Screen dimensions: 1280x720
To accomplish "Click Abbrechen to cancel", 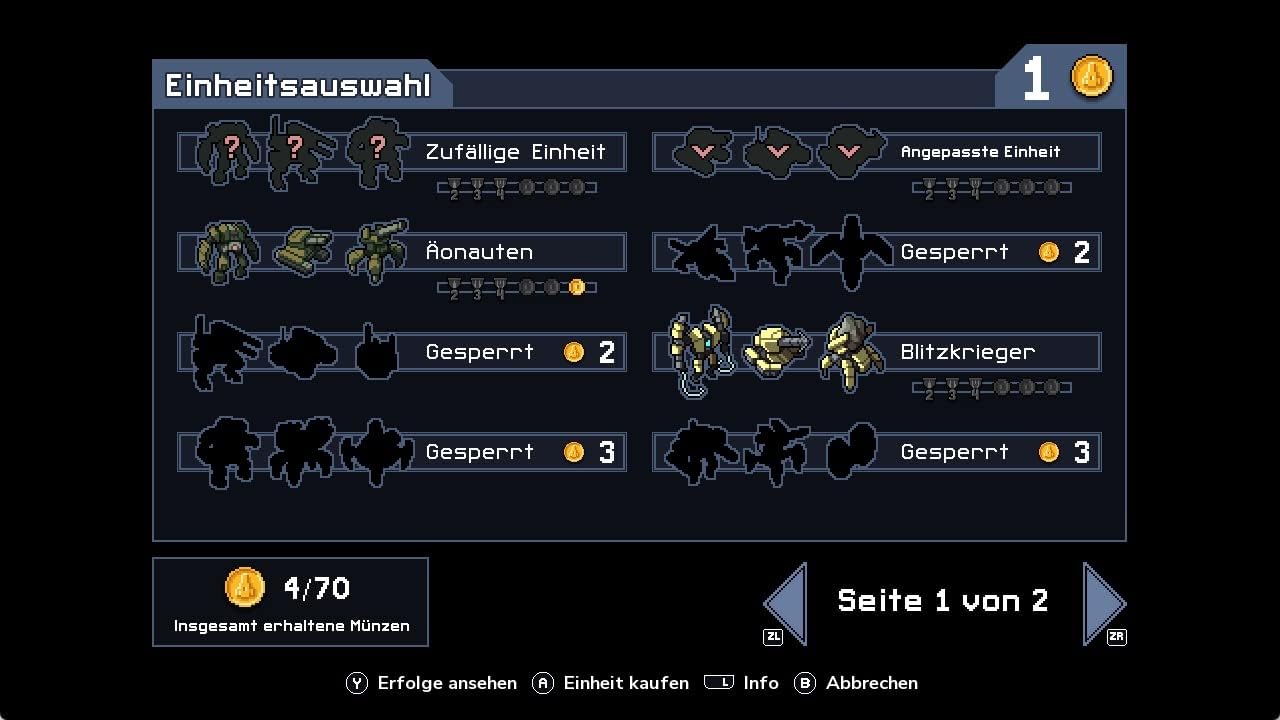I will (872, 683).
